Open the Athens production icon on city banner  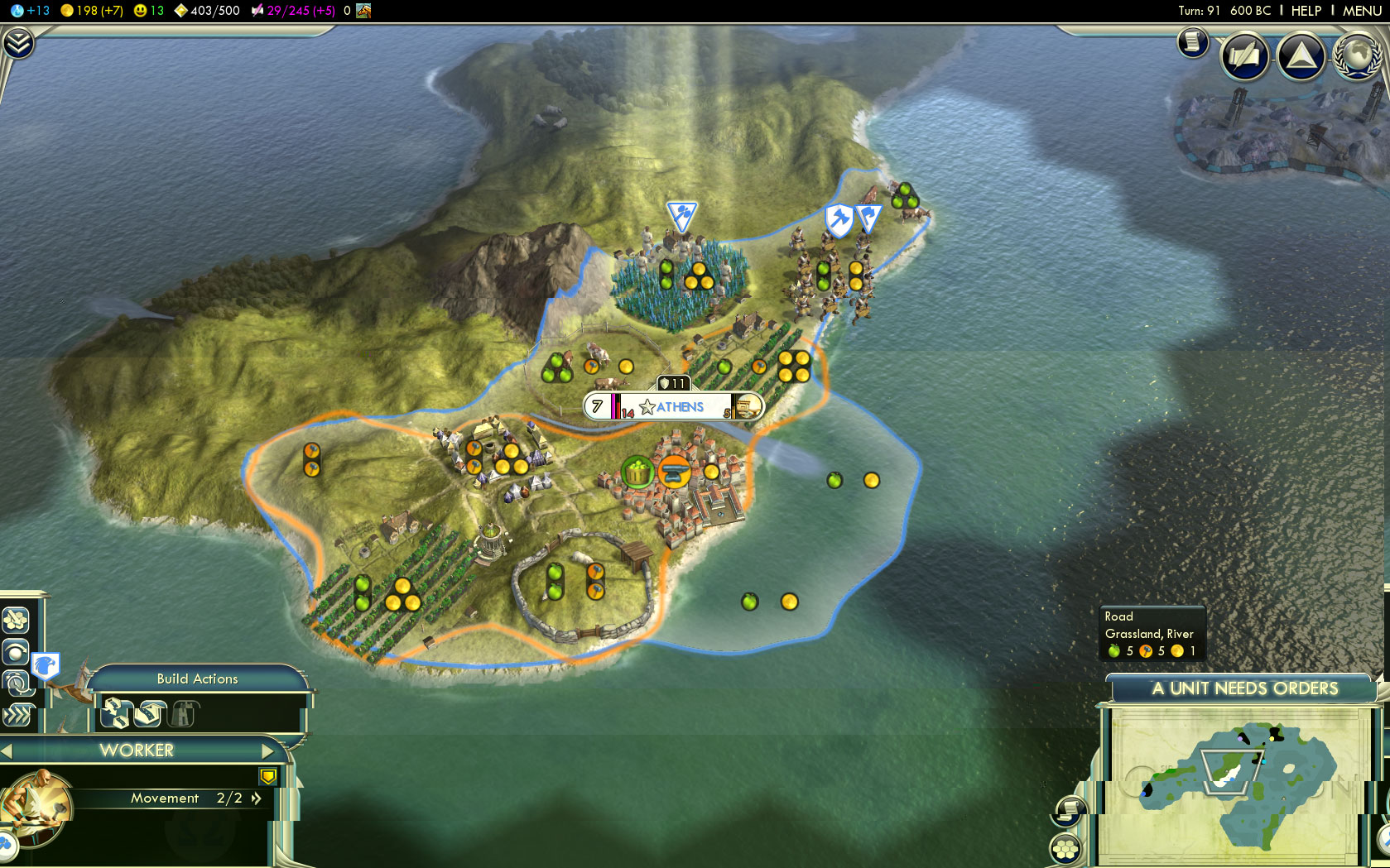tap(747, 406)
